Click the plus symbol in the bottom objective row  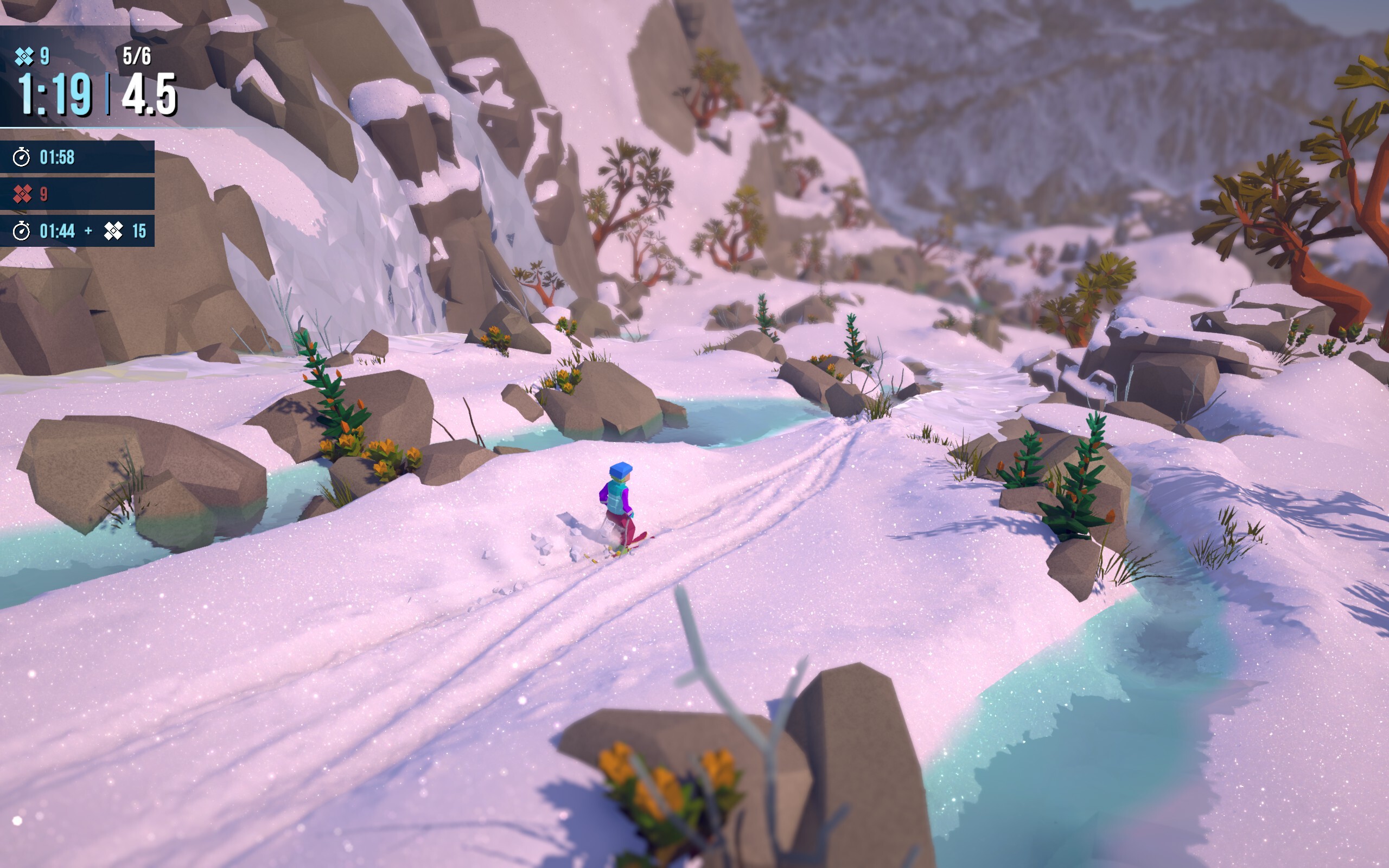coord(89,231)
